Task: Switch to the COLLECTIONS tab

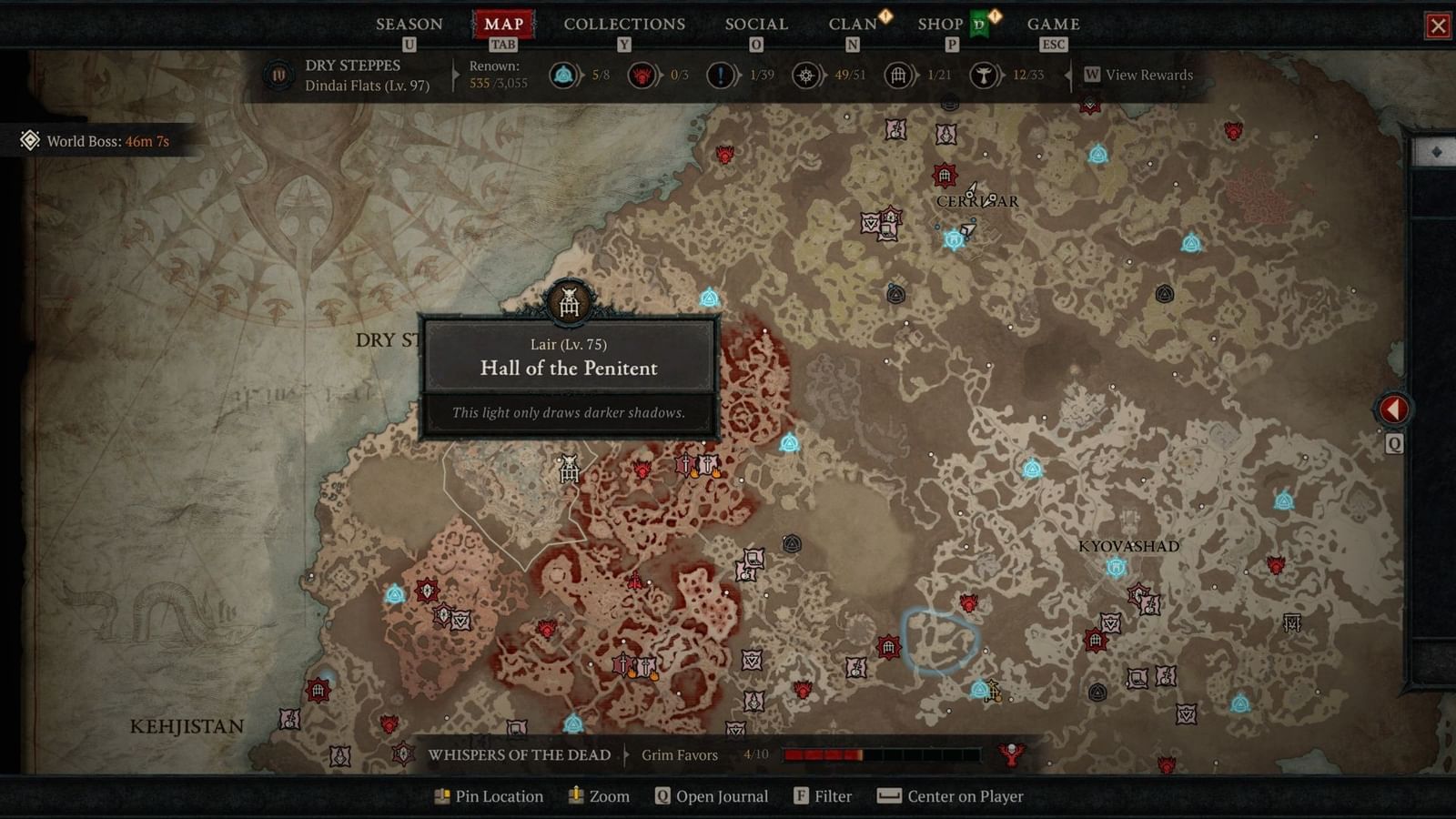Action: click(623, 24)
